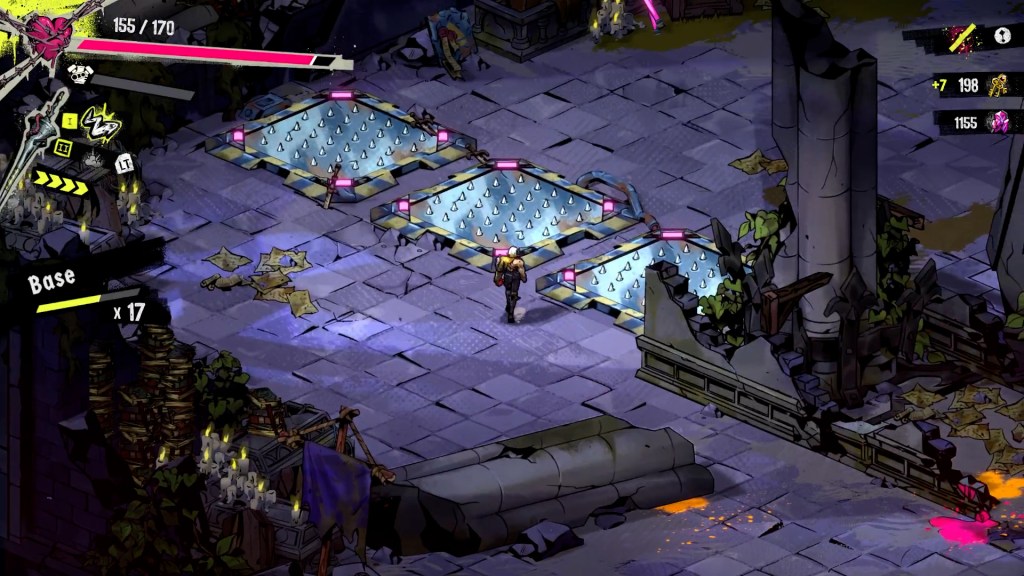Viewport: 1024px width, 576px height.
Task: Click the Base combo label
Action: tap(51, 281)
